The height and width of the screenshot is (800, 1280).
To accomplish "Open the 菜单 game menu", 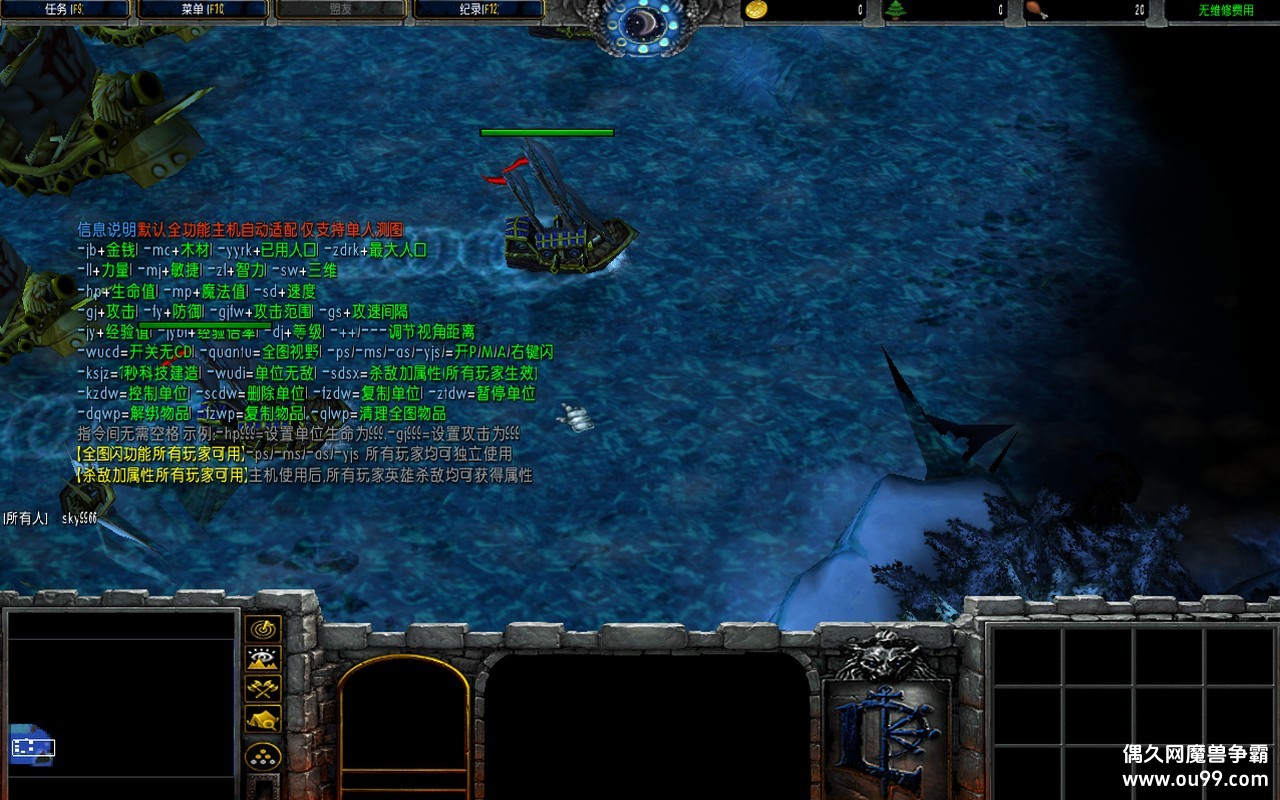I will 203,10.
